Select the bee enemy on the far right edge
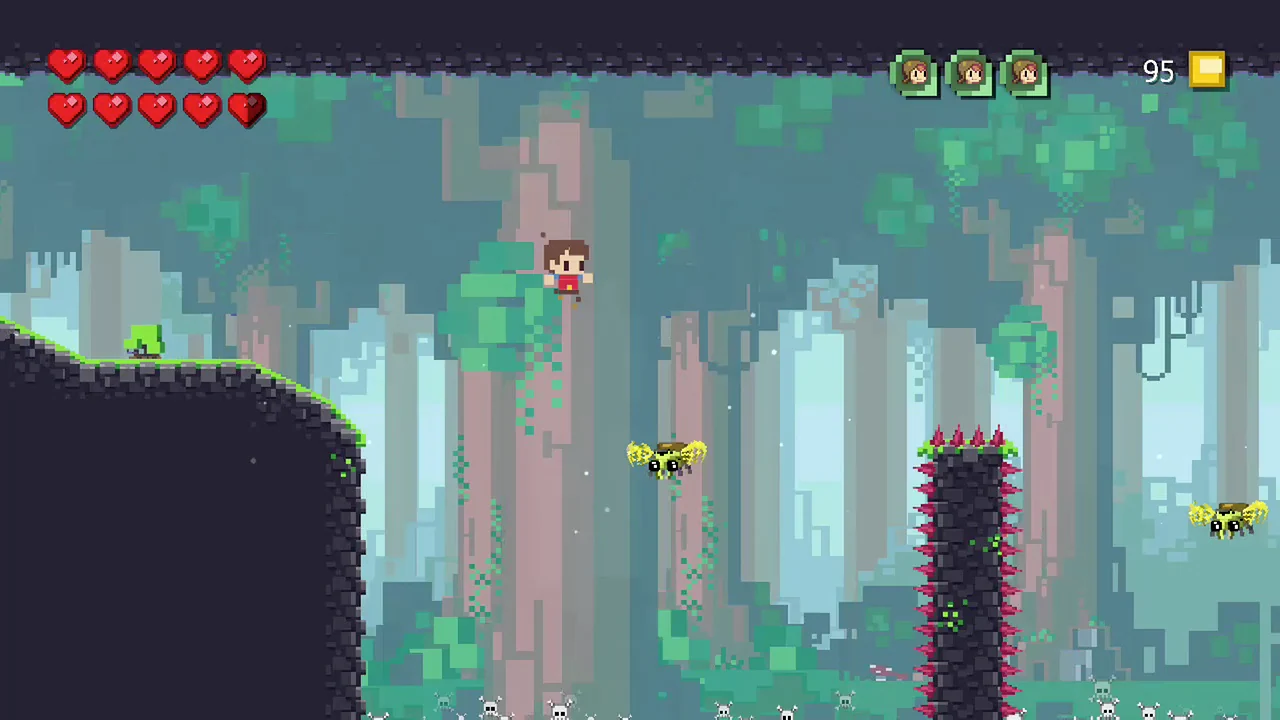The image size is (1280, 720). [1228, 520]
